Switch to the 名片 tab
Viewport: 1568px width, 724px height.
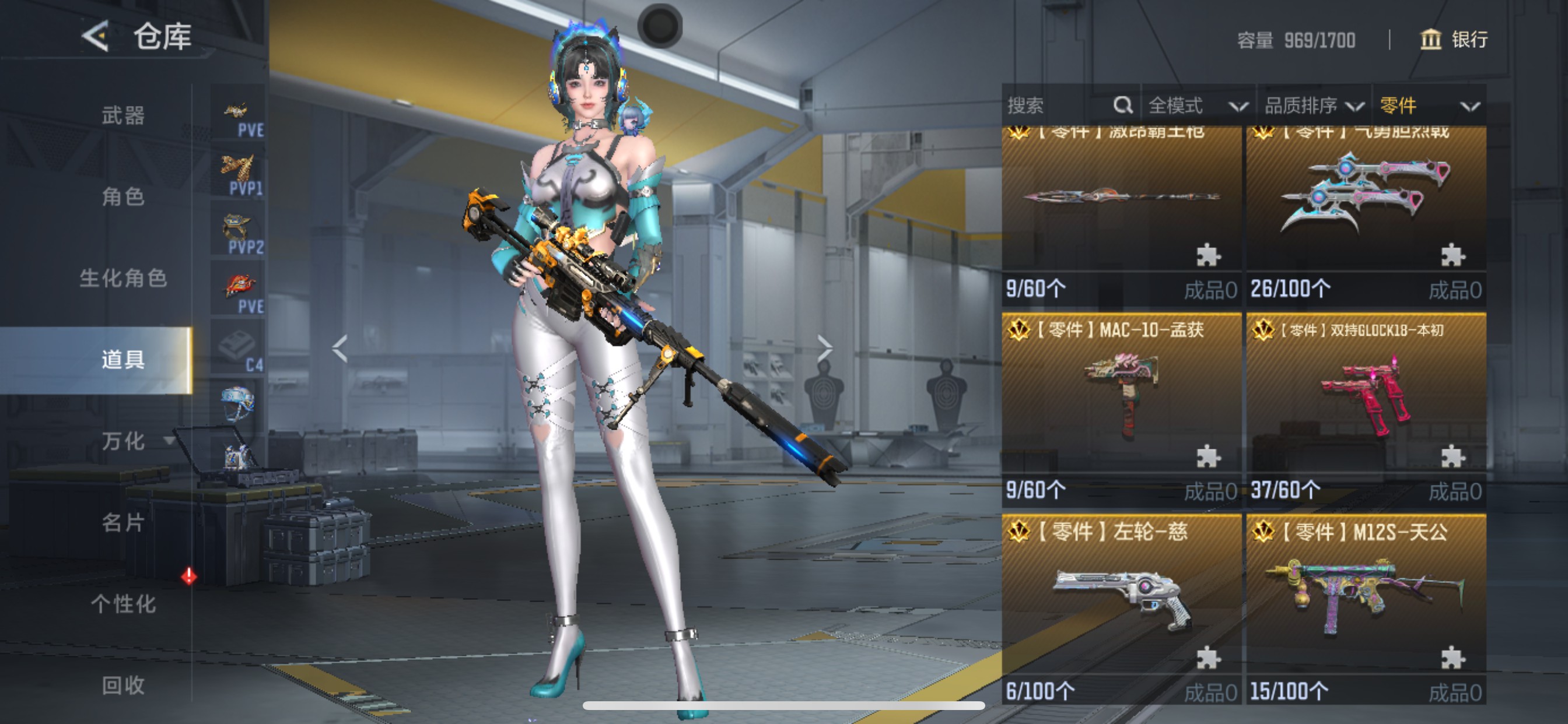[123, 523]
